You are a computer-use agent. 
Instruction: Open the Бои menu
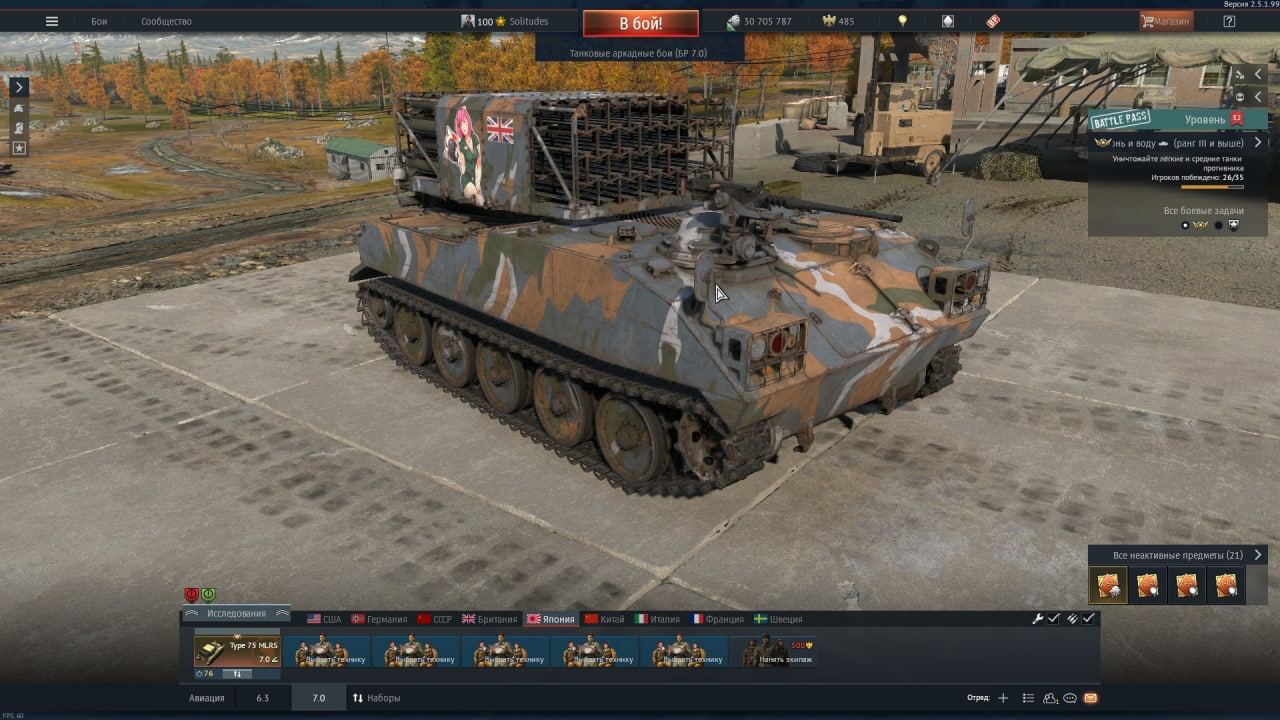click(x=99, y=21)
